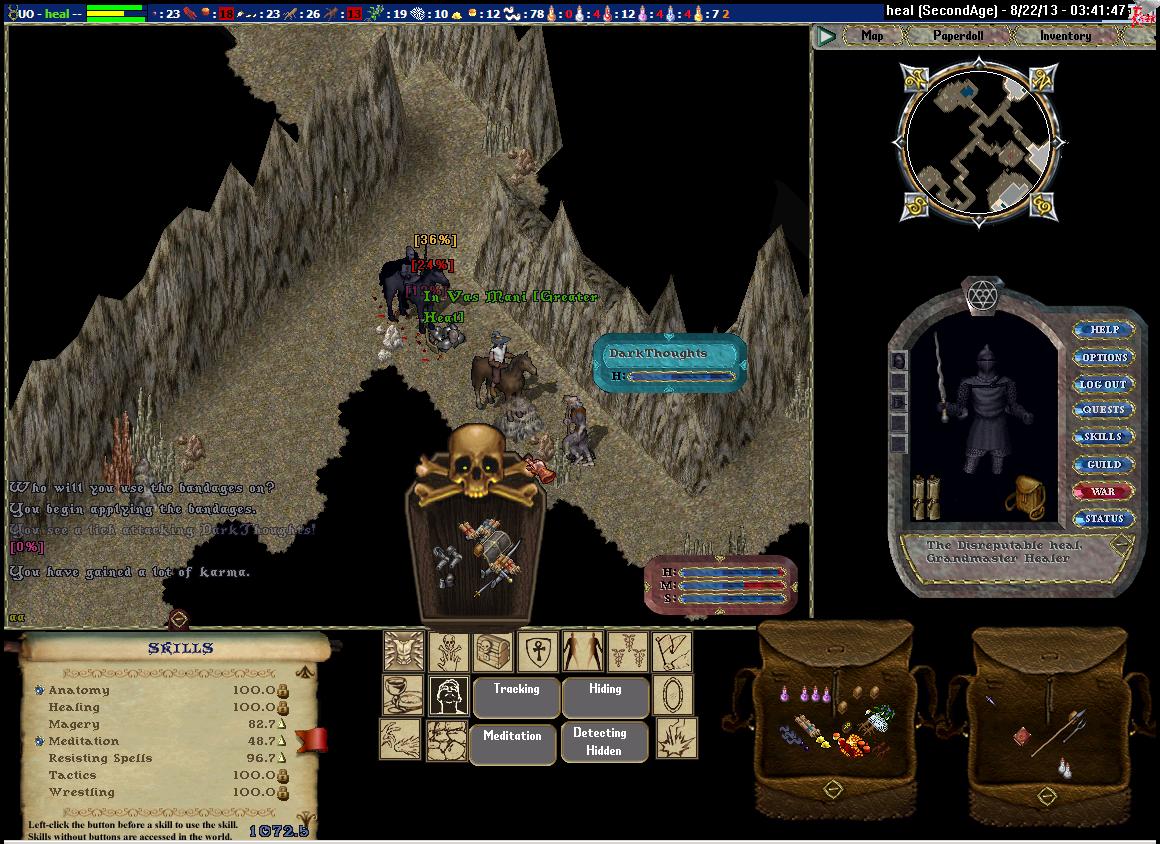
Task: Open the Map tab
Action: (872, 36)
